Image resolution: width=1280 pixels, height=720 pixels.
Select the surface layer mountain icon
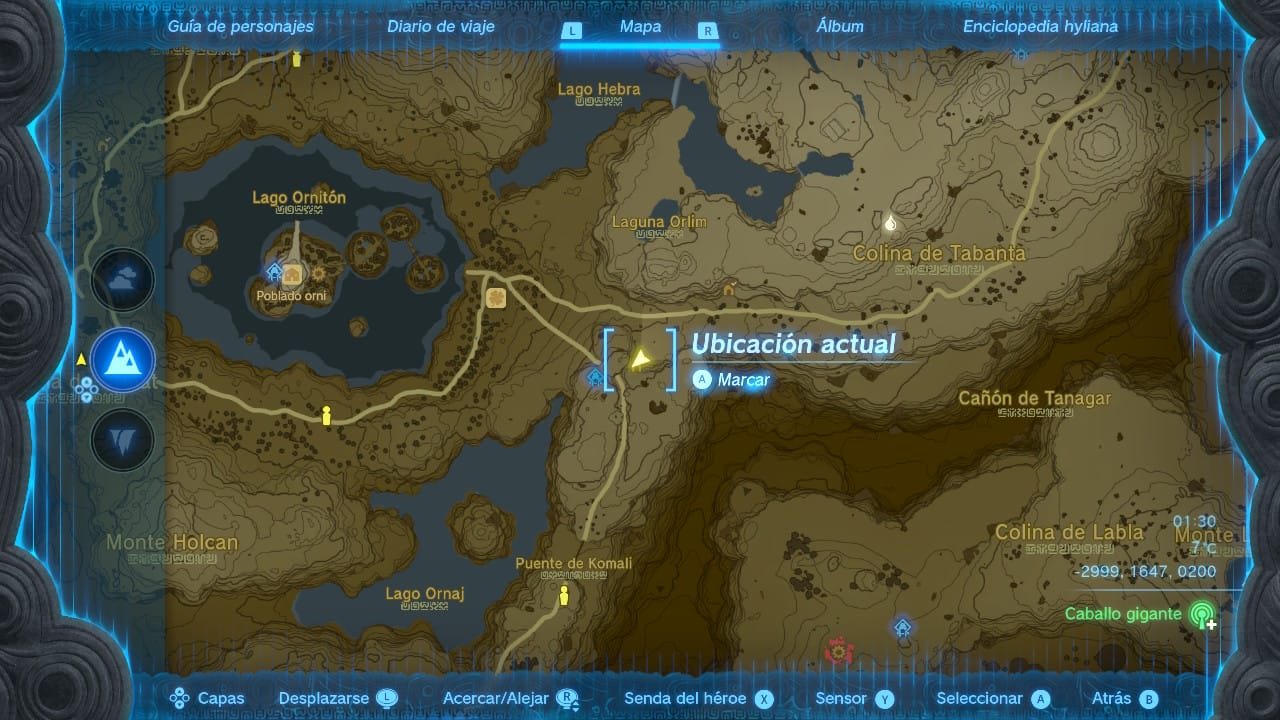click(x=123, y=360)
